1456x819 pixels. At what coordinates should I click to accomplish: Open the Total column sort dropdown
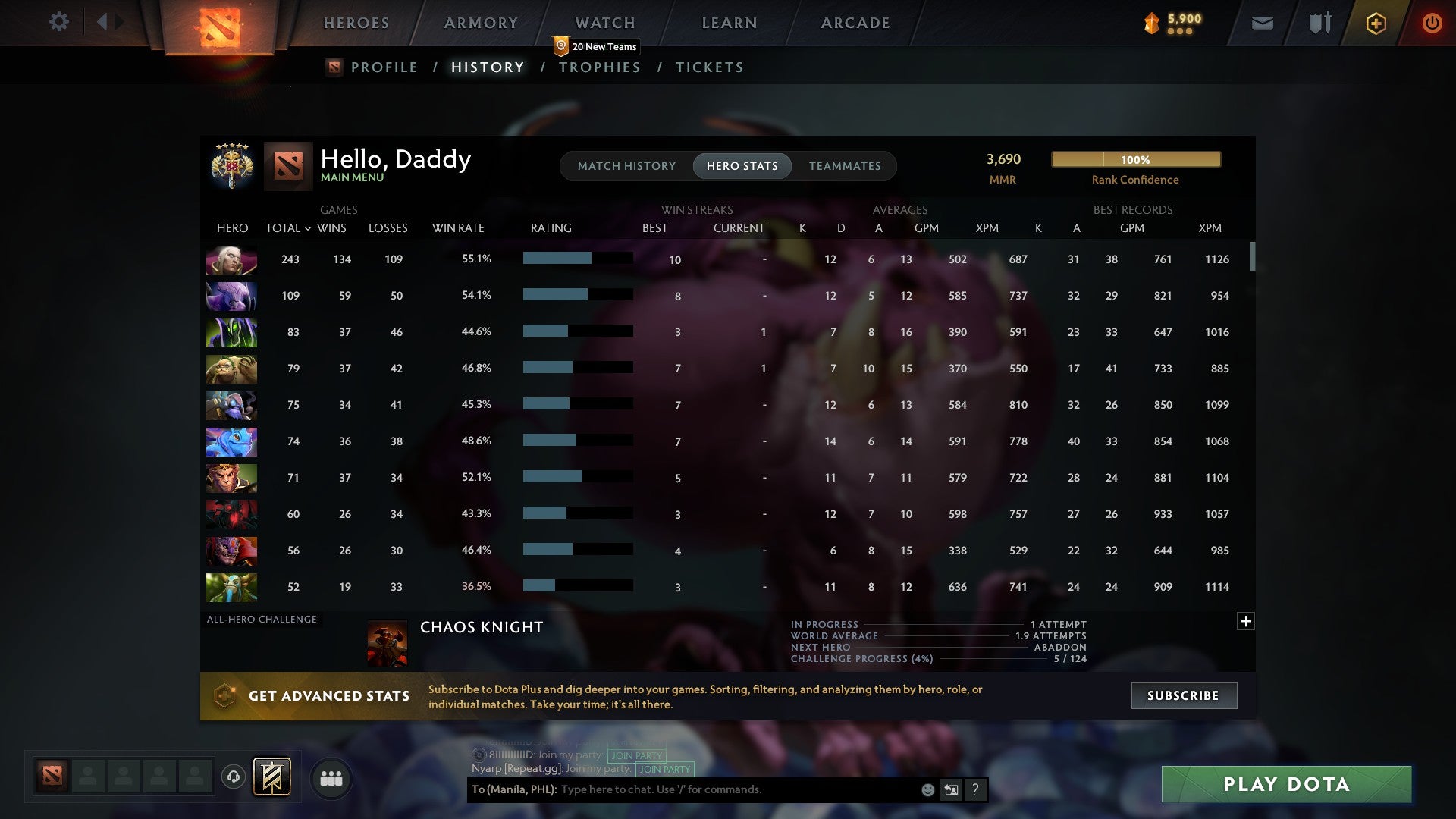click(287, 227)
